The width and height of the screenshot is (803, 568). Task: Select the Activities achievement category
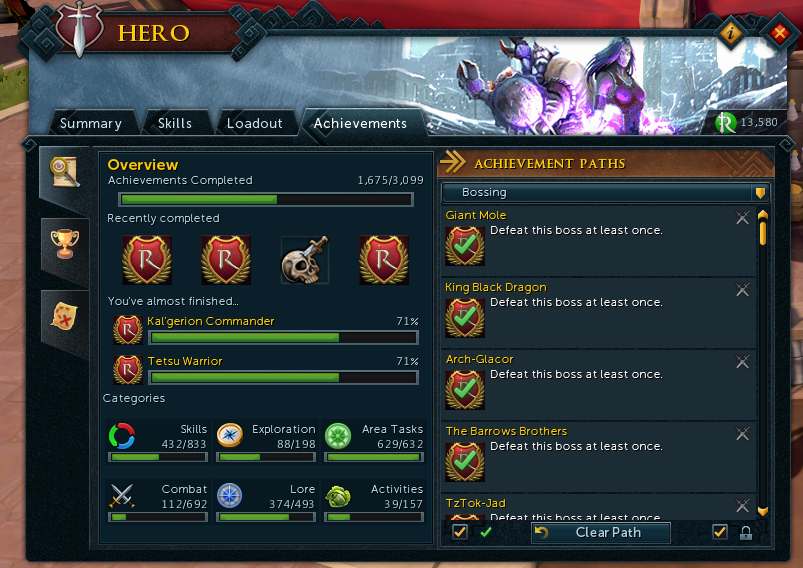pos(373,502)
